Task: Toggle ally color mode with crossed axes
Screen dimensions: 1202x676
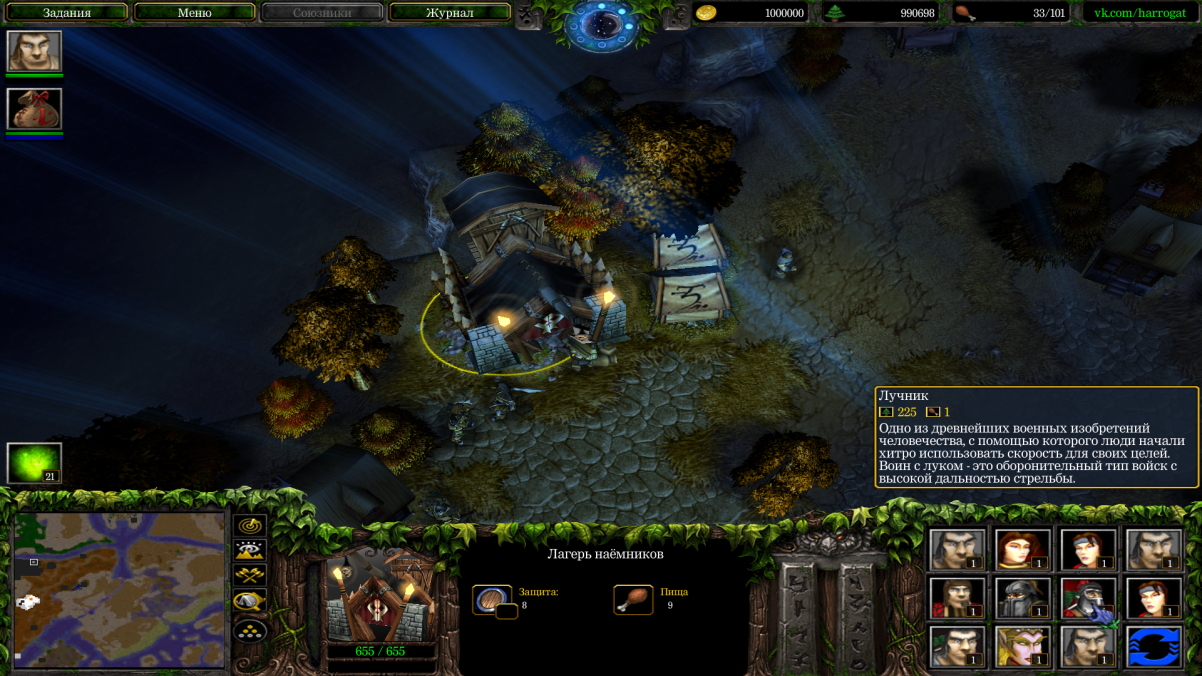Action: pos(249,575)
